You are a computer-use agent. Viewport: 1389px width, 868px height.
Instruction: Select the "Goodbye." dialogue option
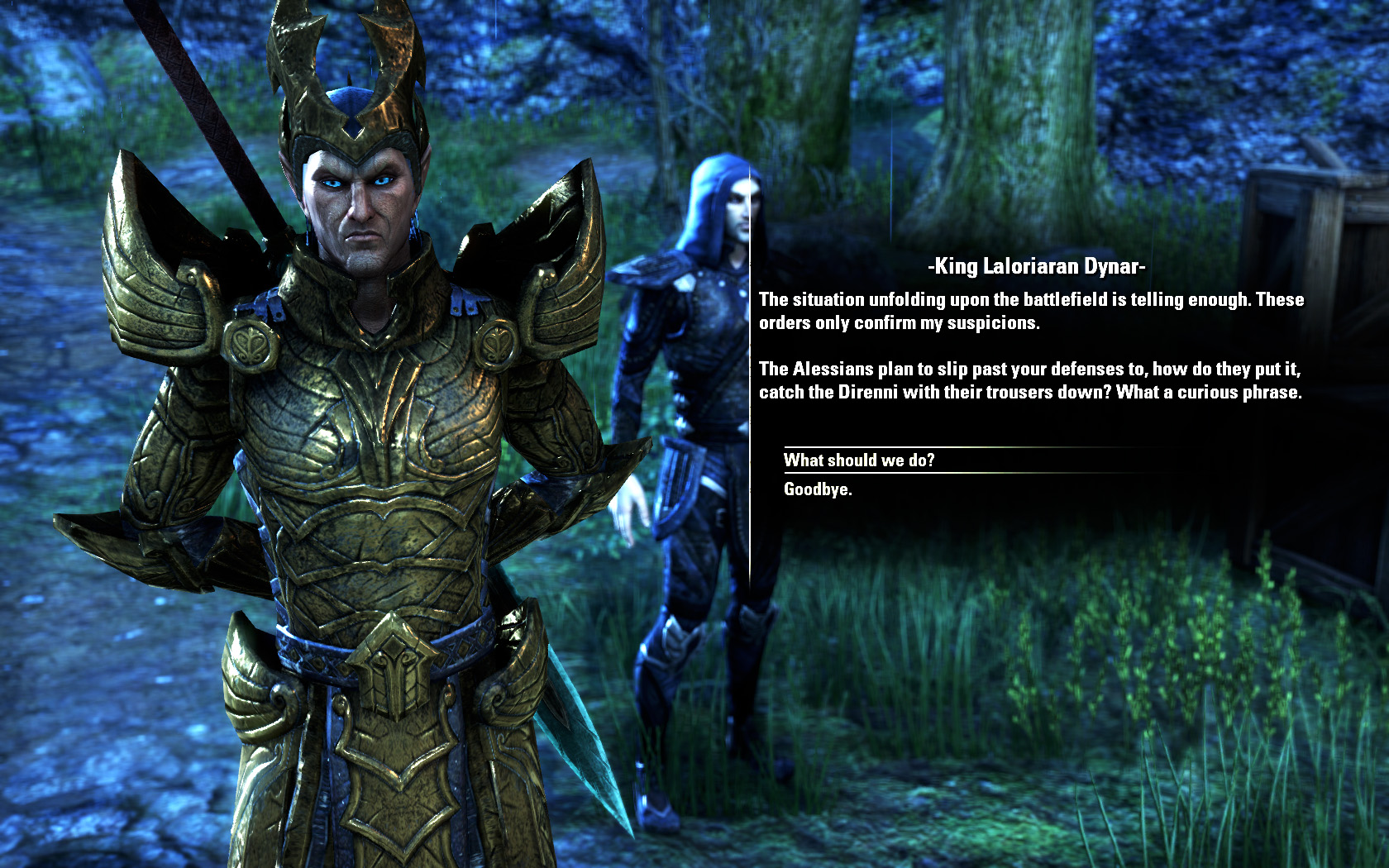coord(818,489)
